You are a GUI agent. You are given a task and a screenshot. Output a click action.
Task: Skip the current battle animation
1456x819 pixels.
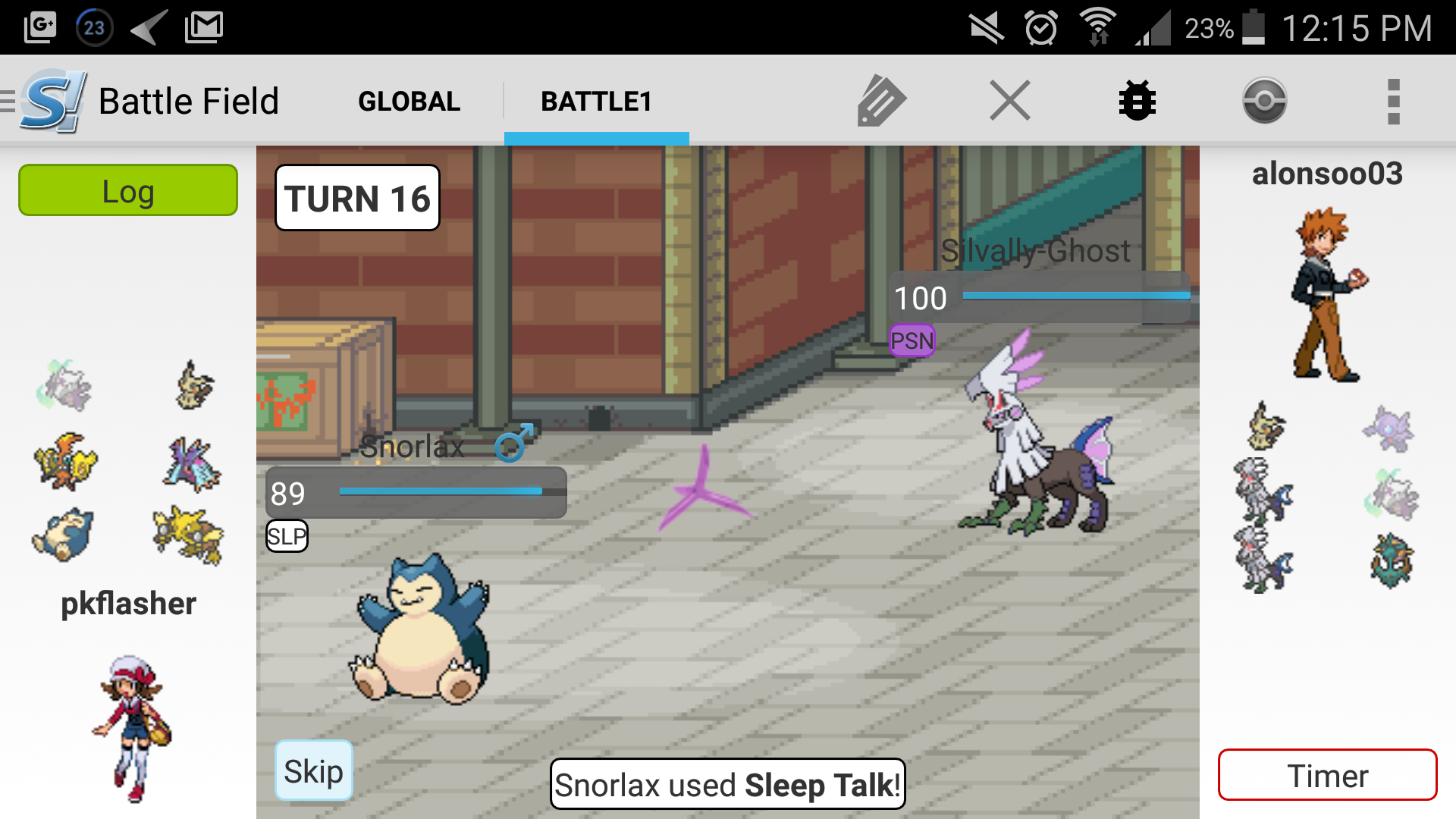(x=313, y=770)
